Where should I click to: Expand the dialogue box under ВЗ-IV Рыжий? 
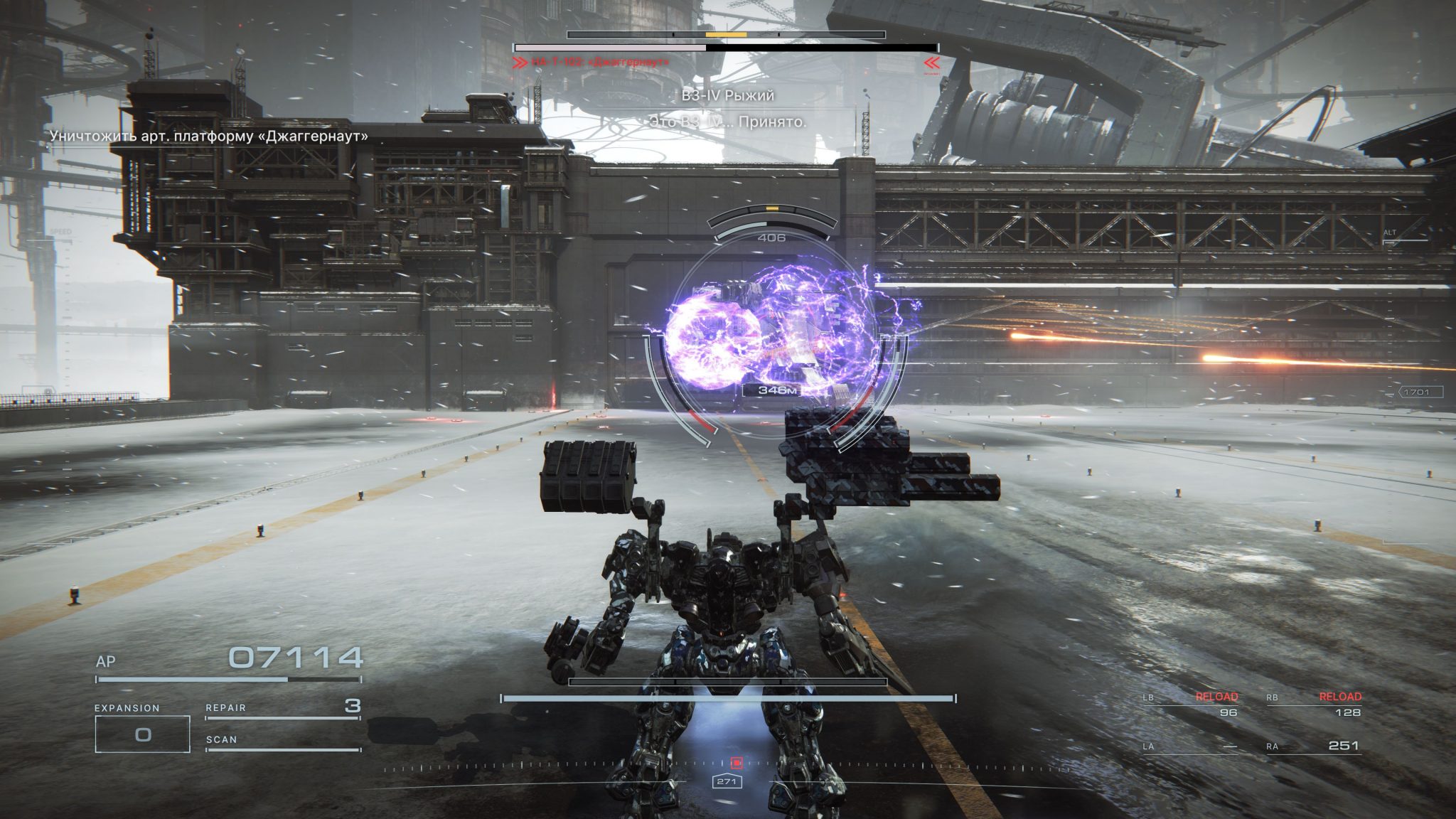pos(728,122)
